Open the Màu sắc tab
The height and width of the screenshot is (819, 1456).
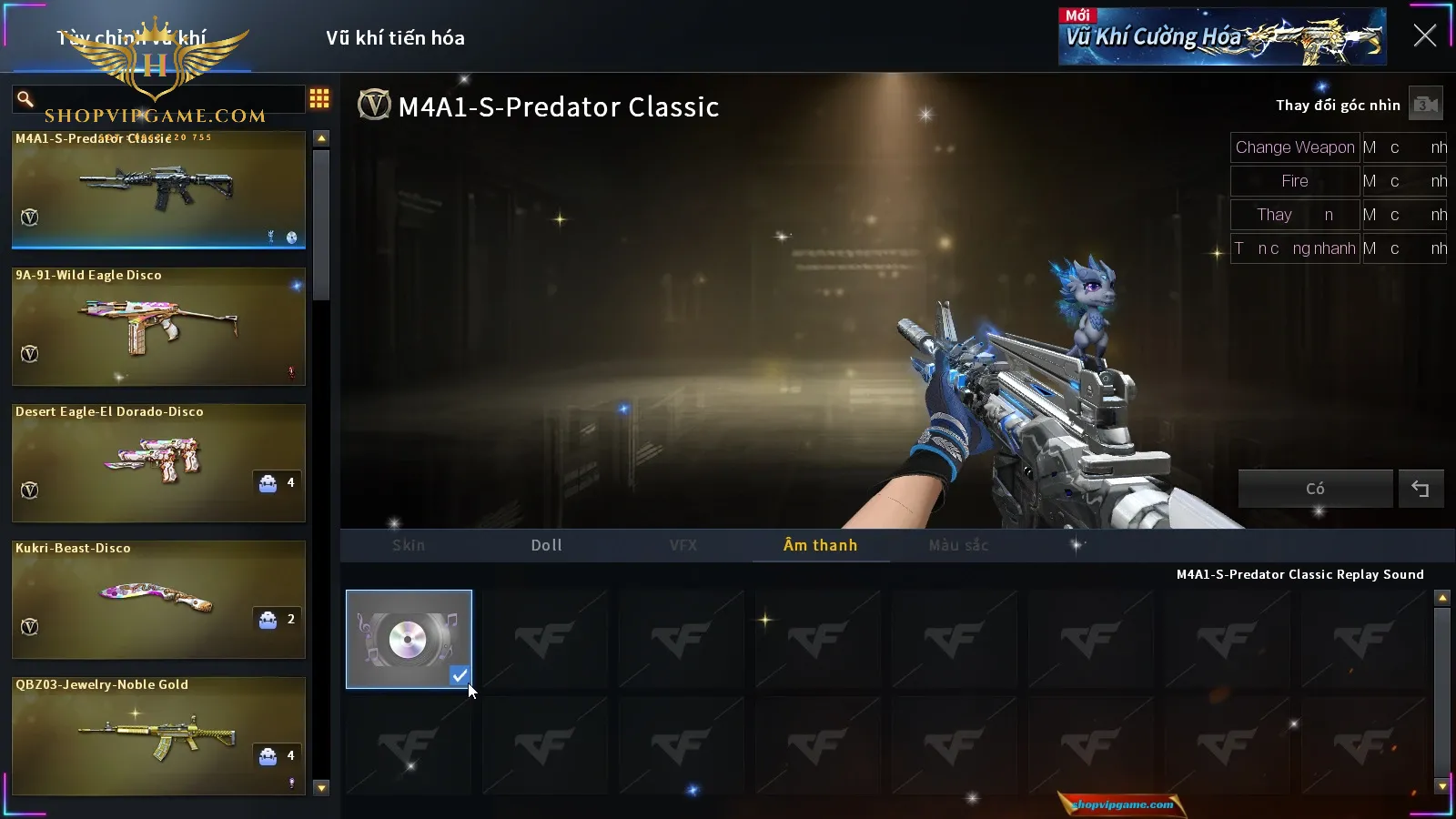click(958, 545)
